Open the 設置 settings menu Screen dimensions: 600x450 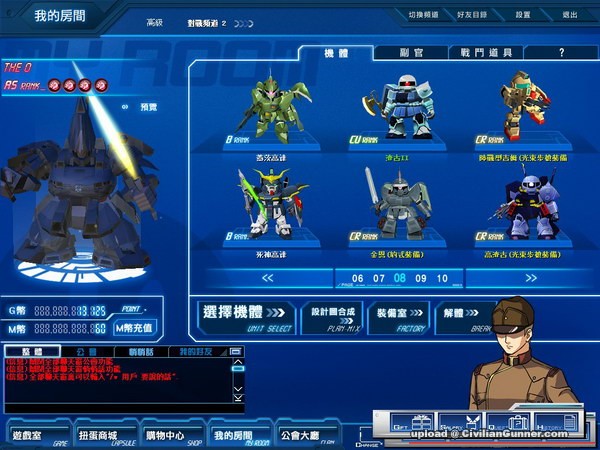click(523, 16)
